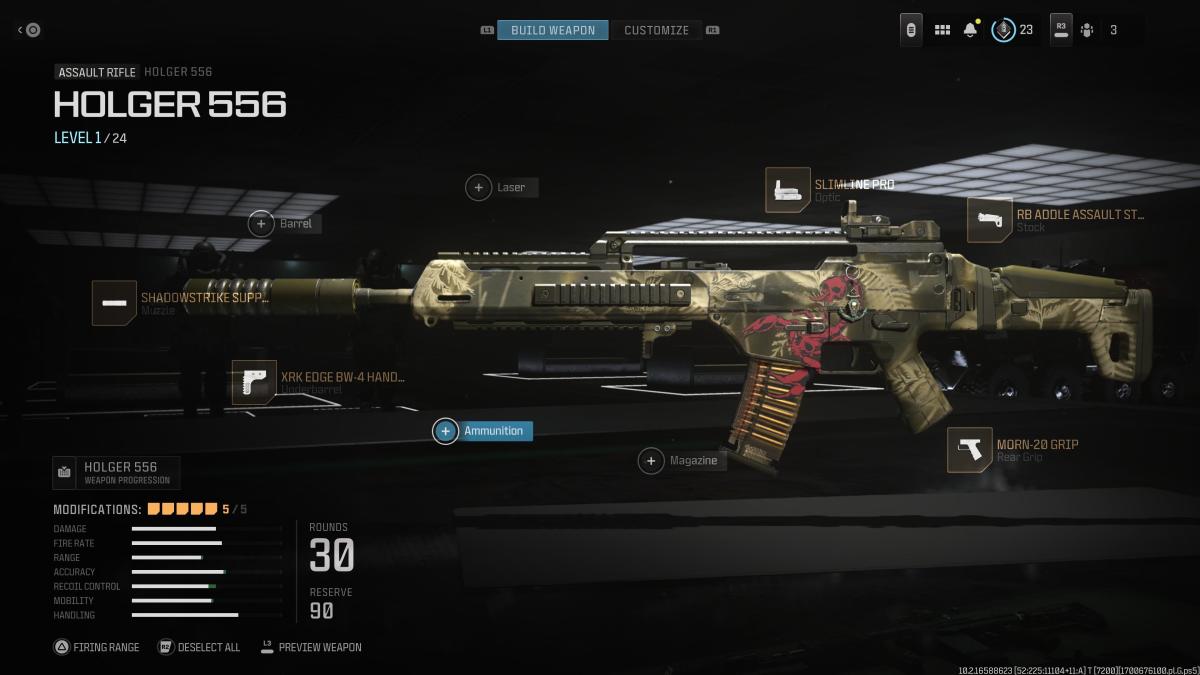
Task: Select the Slimline Pro optic slot
Action: 788,190
